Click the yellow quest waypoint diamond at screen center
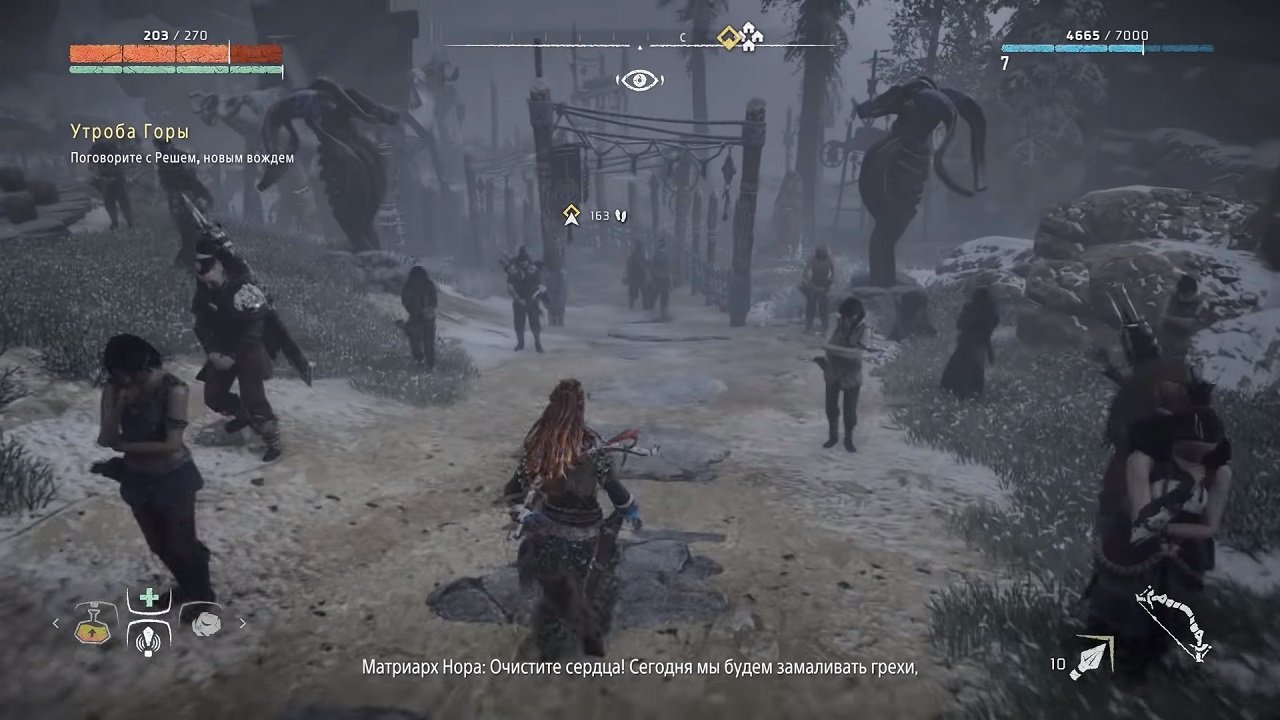The image size is (1280, 720). (570, 212)
